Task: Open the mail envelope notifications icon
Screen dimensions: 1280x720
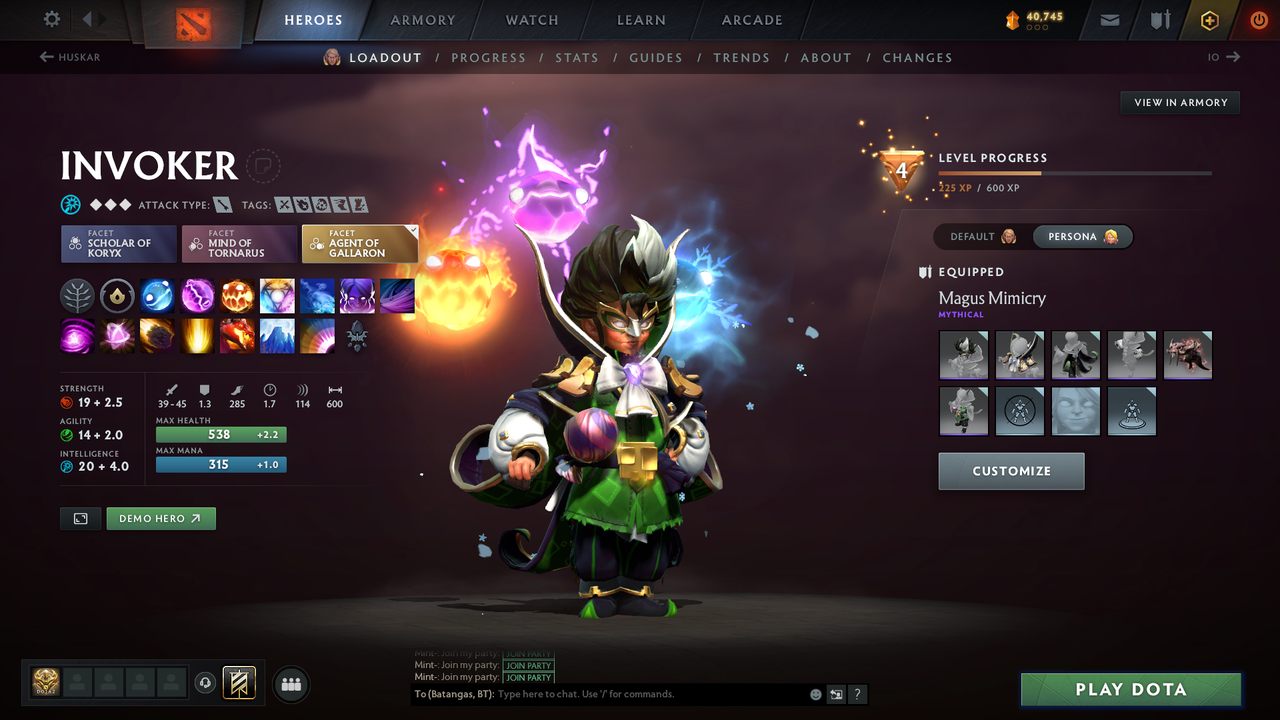Action: coord(1109,19)
